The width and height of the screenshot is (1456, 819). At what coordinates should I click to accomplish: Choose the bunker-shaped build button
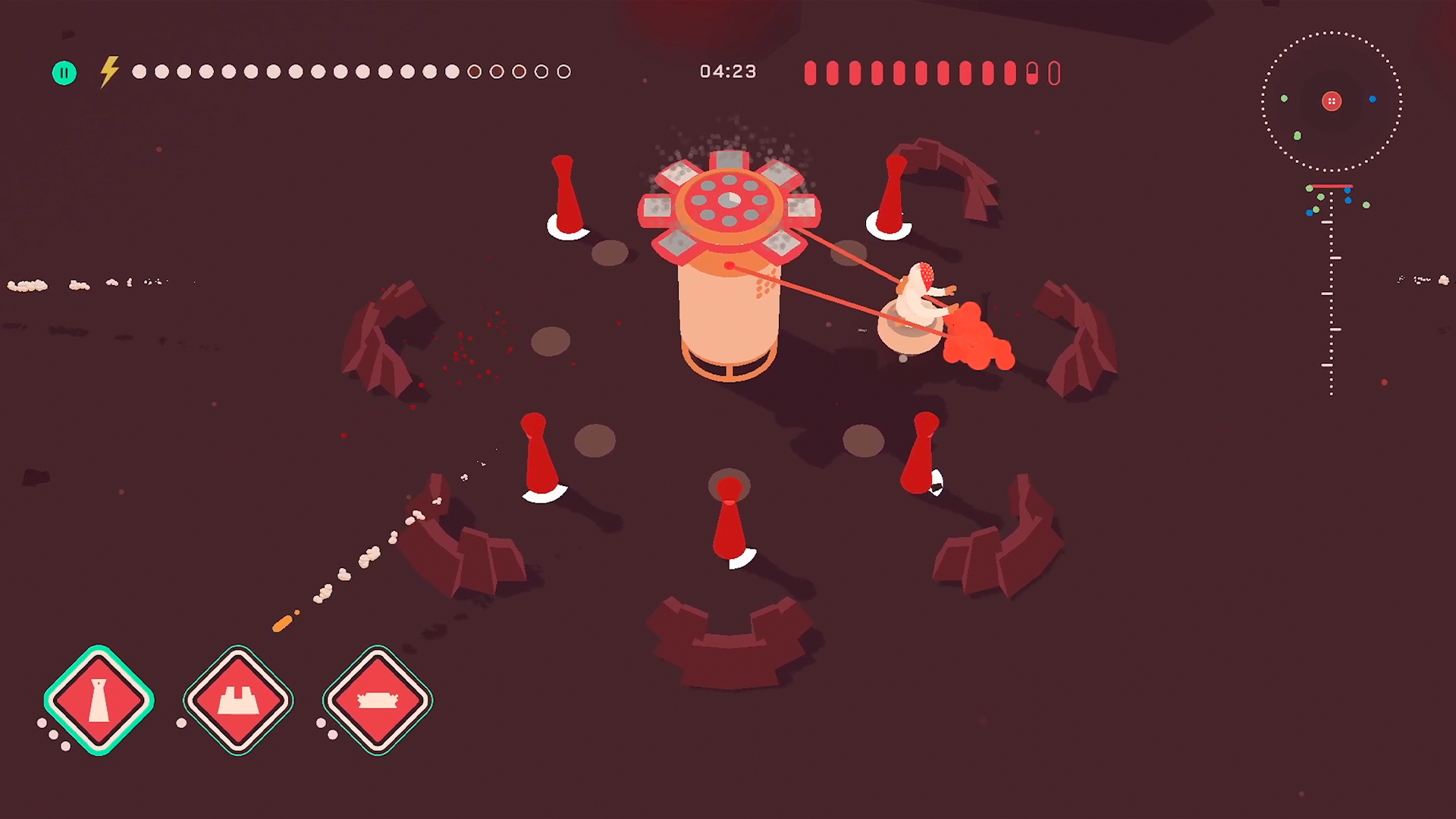[238, 700]
